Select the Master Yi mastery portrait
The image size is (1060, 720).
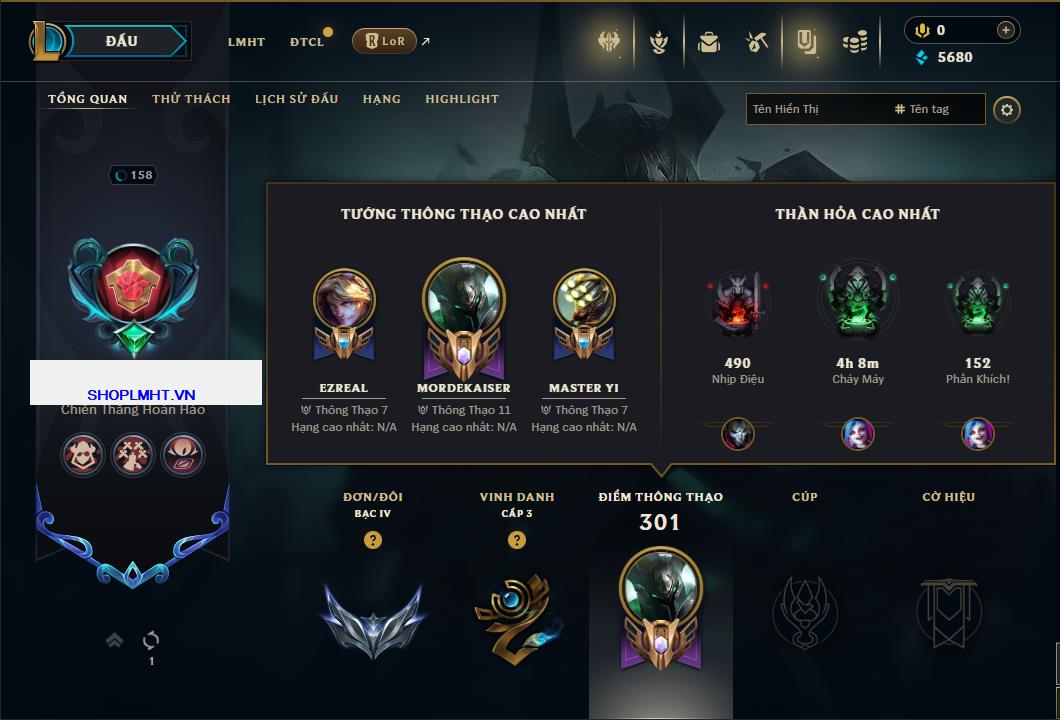click(584, 300)
